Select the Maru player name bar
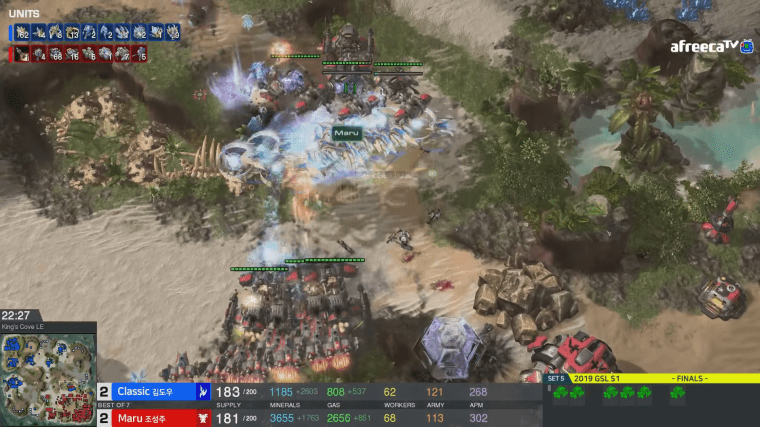This screenshot has width=760, height=427. tap(150, 417)
